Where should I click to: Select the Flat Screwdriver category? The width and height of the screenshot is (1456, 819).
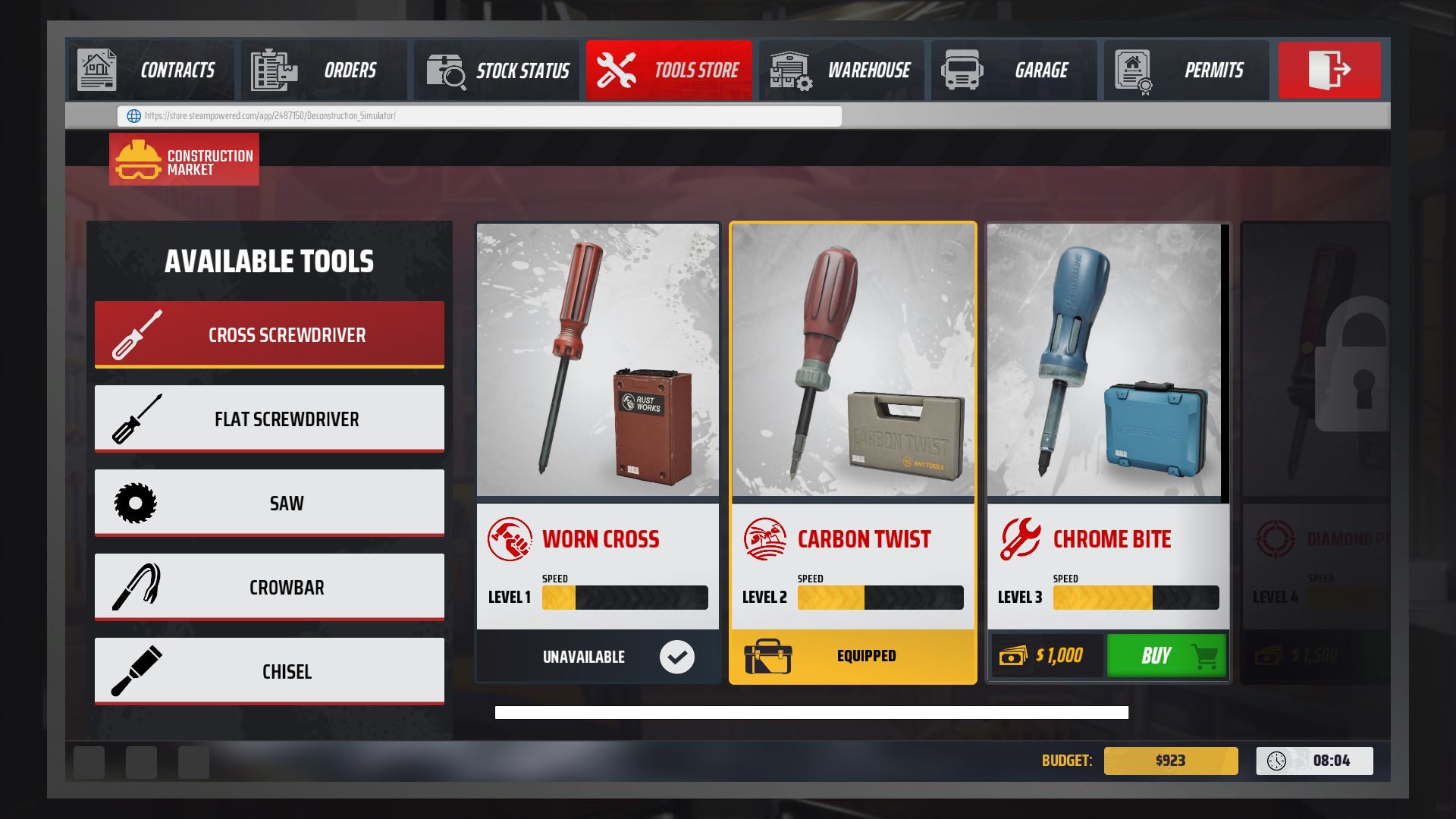269,419
